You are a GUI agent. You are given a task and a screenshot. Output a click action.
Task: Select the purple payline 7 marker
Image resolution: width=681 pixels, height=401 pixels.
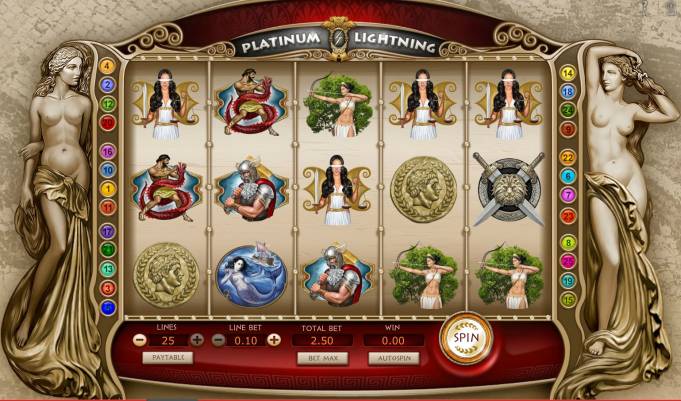(568, 195)
